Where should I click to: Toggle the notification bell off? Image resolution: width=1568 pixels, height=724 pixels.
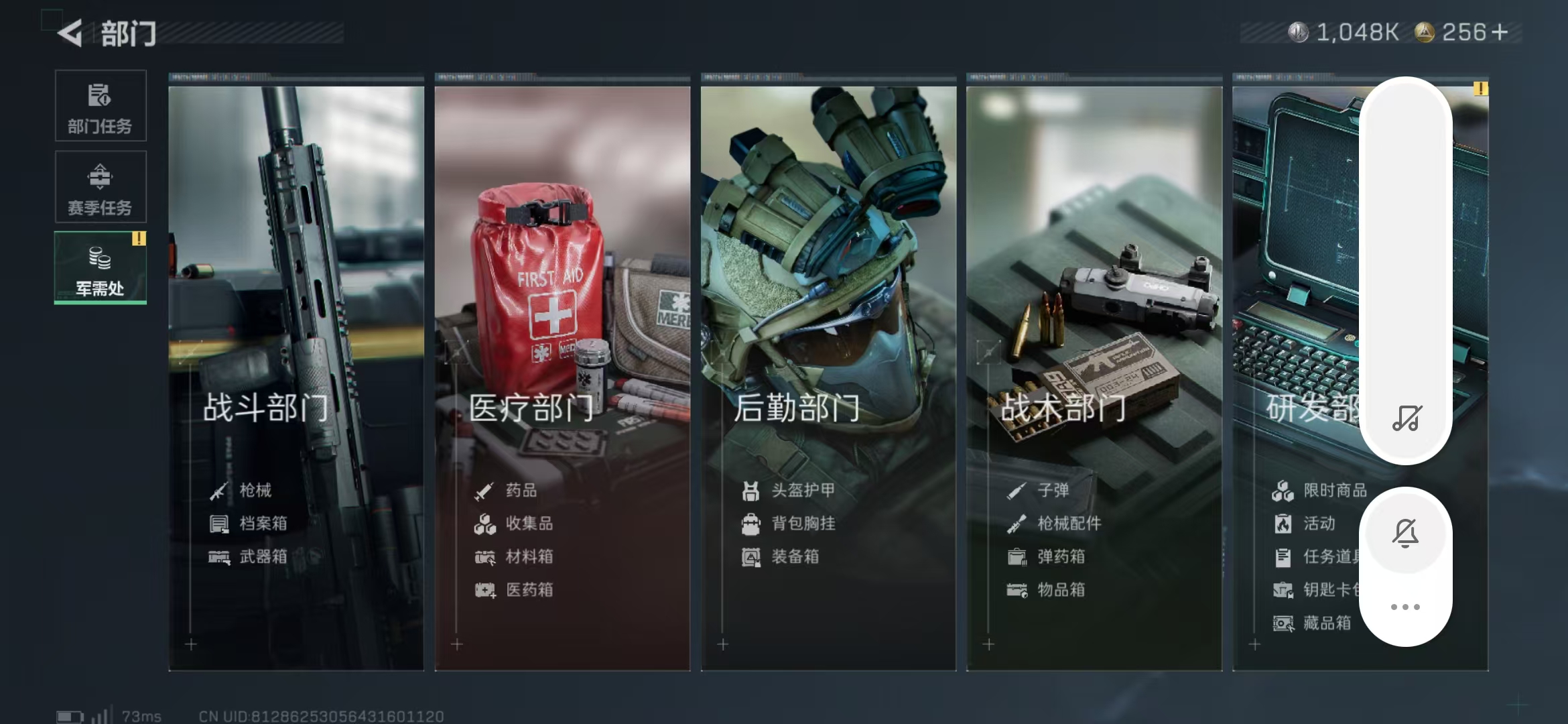1405,533
